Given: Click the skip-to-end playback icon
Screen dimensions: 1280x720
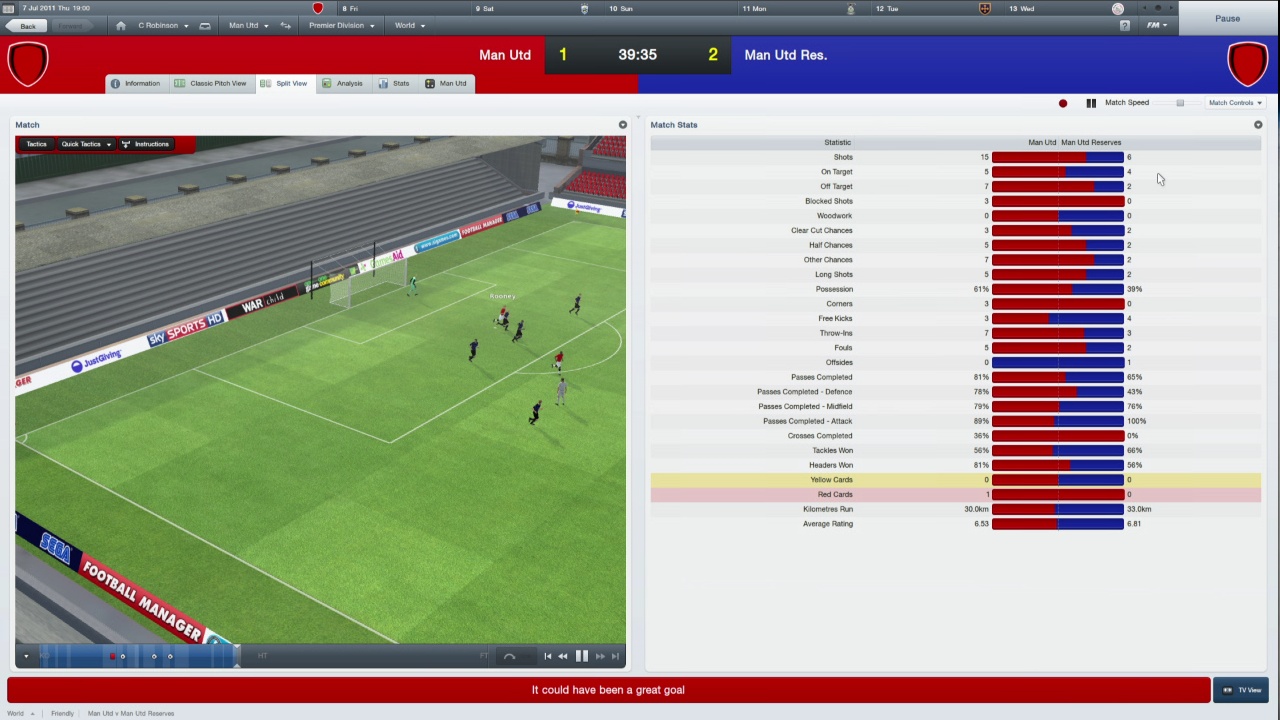Looking at the screenshot, I should click(x=616, y=656).
